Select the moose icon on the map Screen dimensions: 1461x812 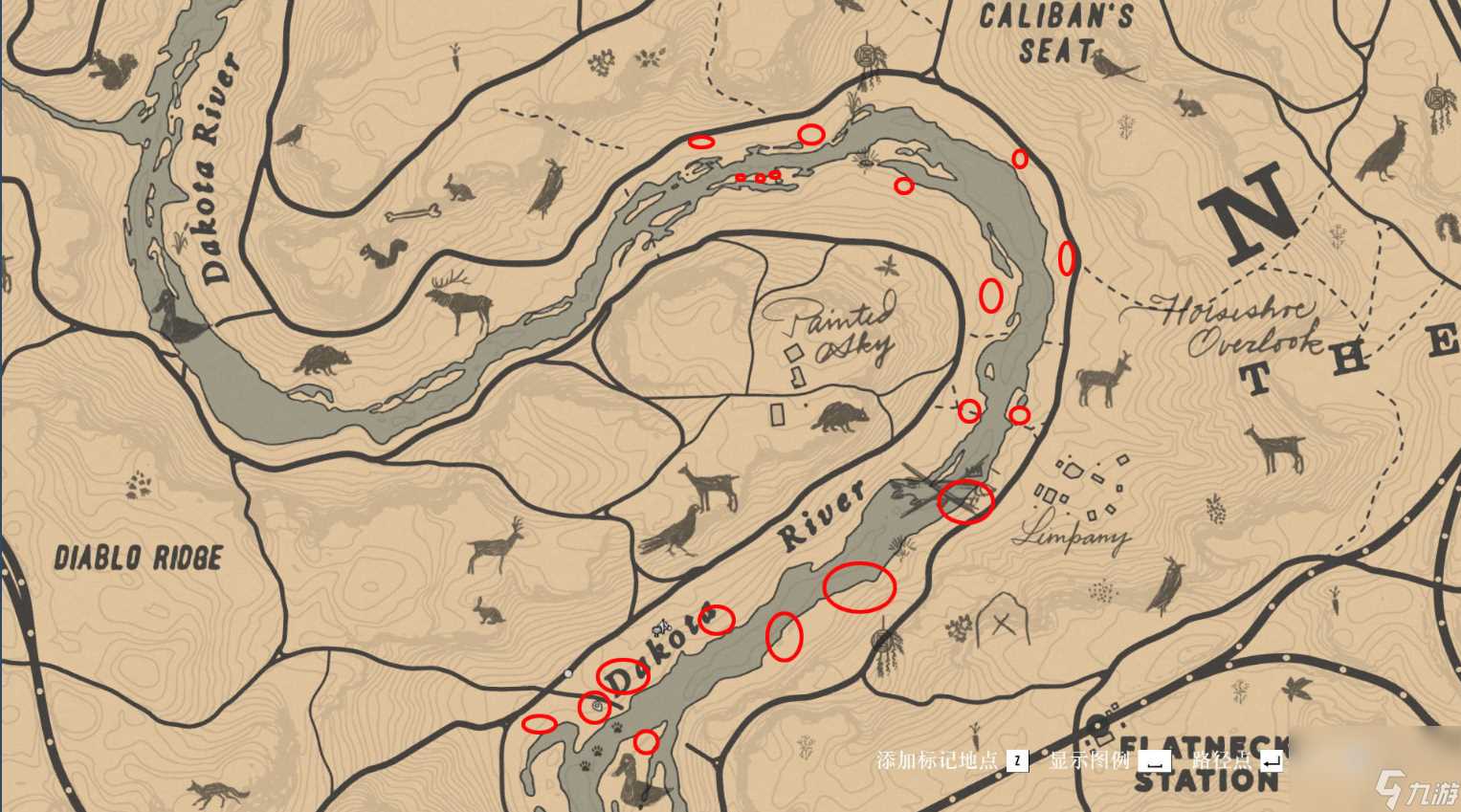tap(457, 300)
